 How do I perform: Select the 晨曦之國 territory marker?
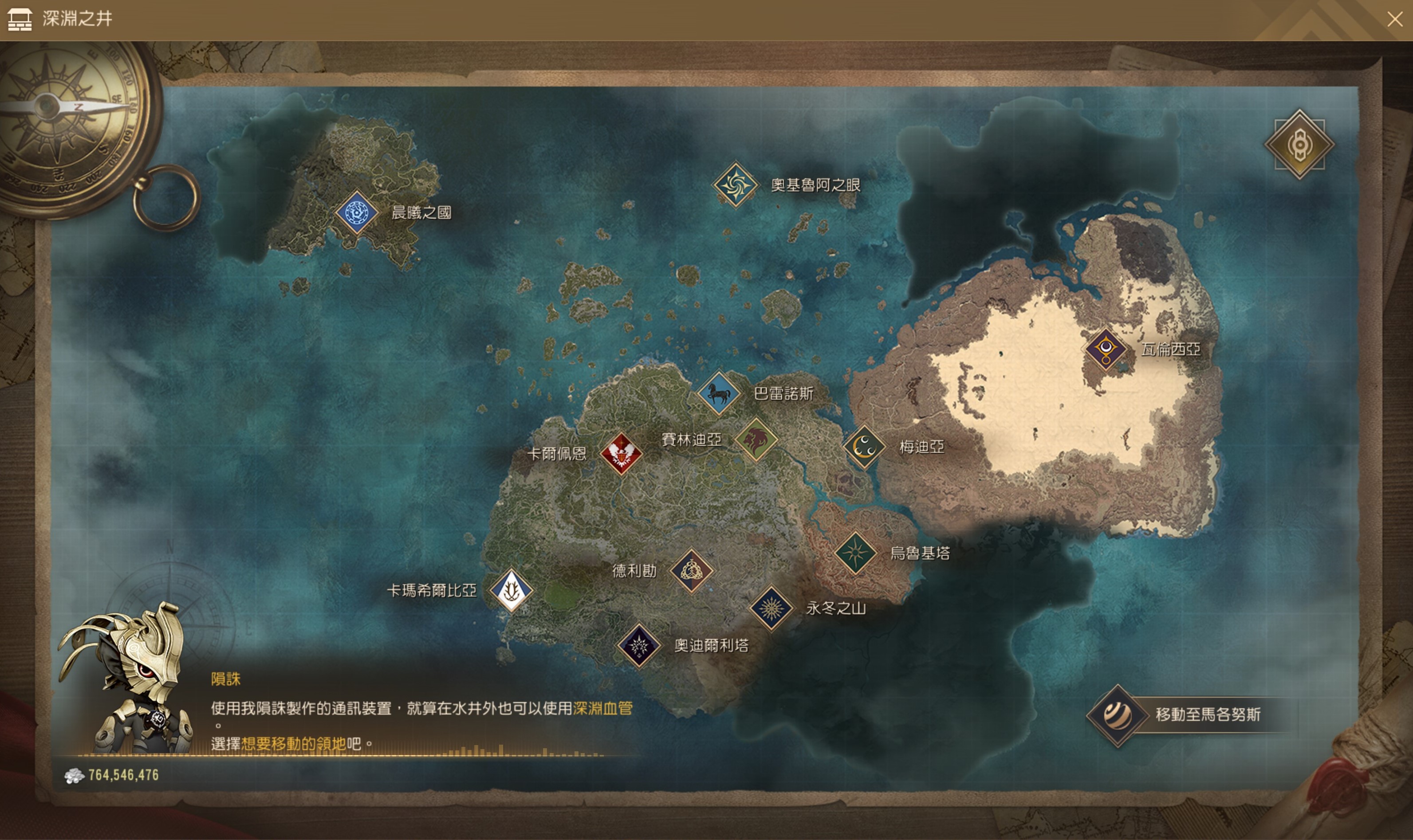356,213
